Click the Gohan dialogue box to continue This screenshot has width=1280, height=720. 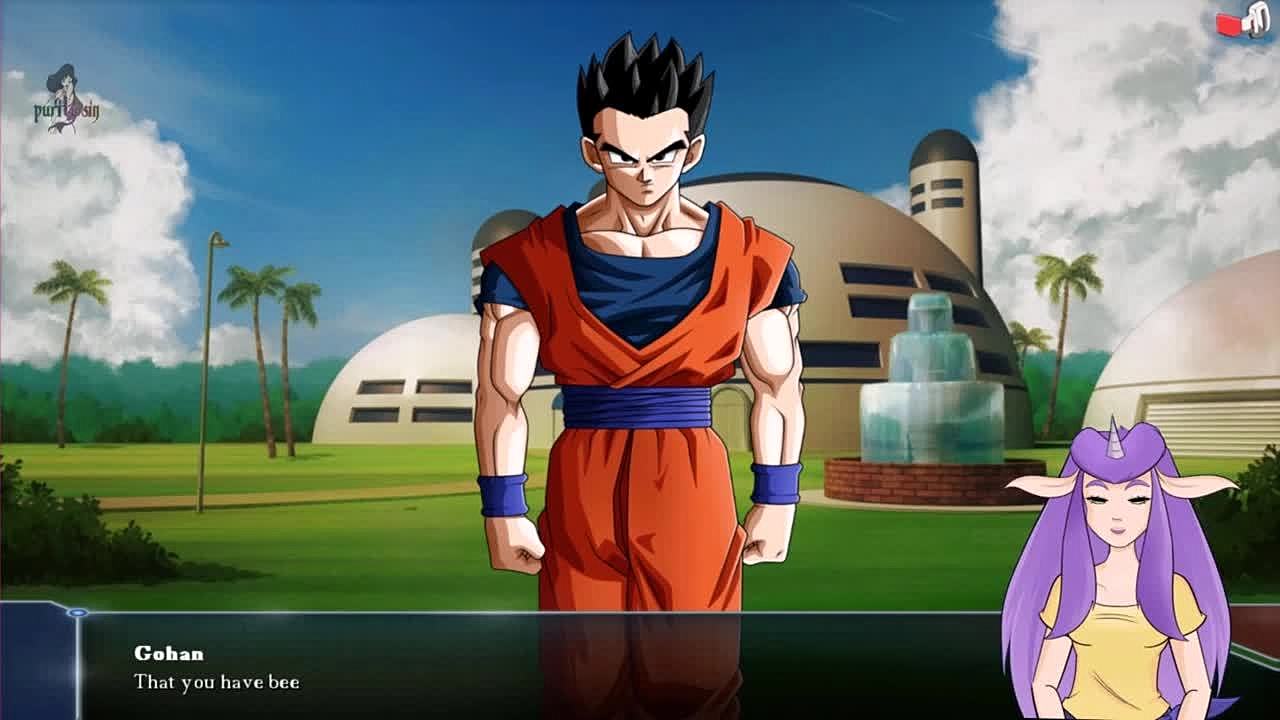tap(540, 666)
